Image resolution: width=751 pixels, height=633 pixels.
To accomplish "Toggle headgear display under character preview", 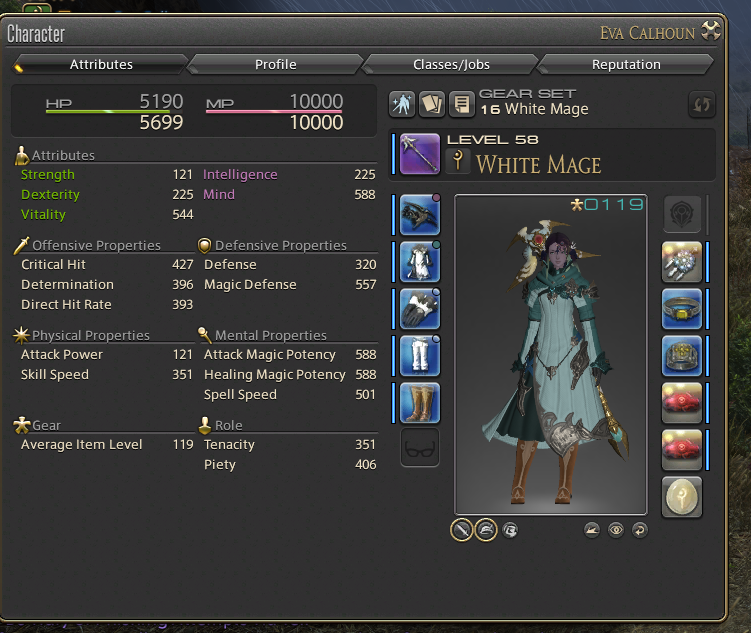I will 485,530.
